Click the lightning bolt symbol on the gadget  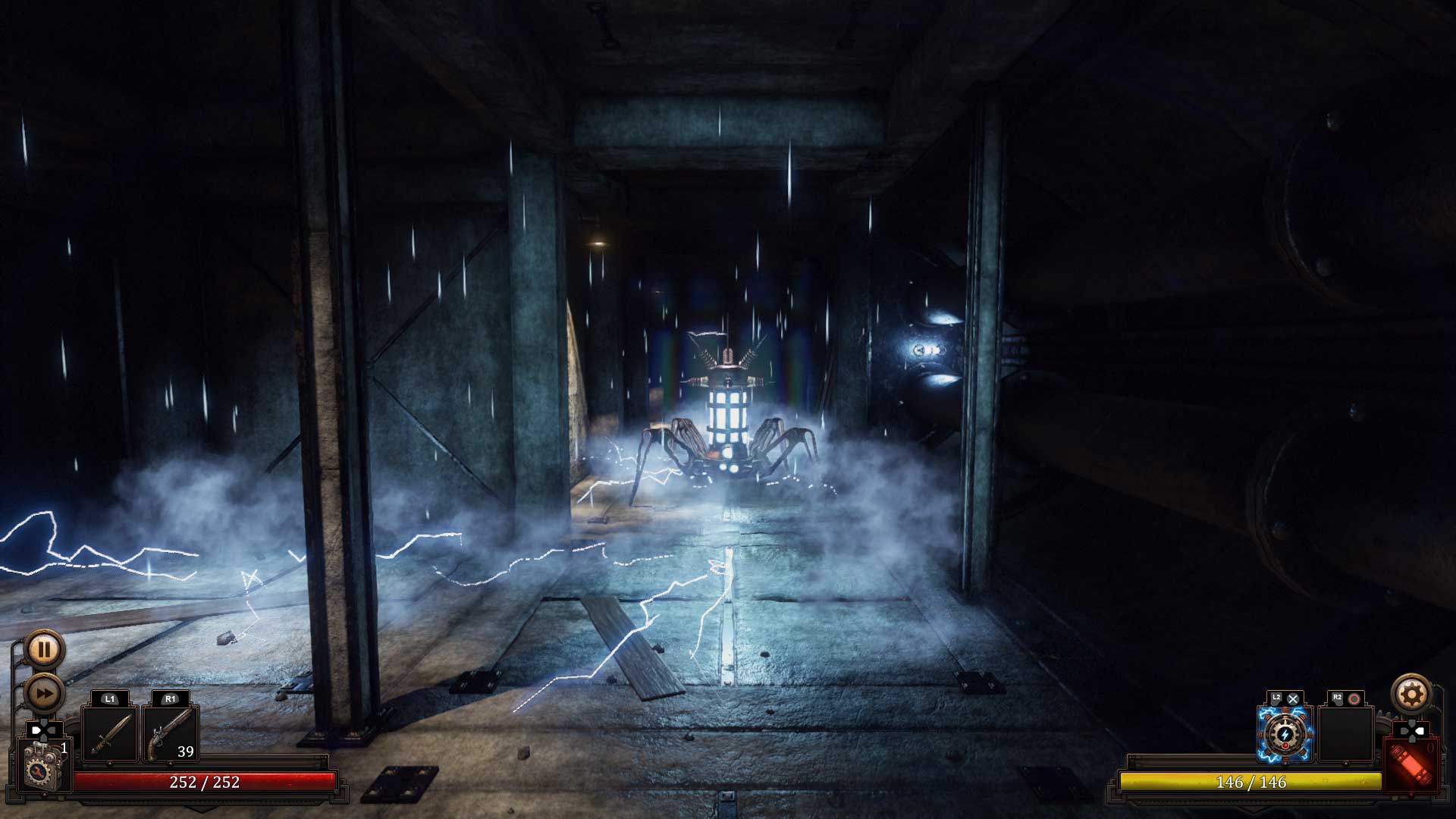[1285, 735]
